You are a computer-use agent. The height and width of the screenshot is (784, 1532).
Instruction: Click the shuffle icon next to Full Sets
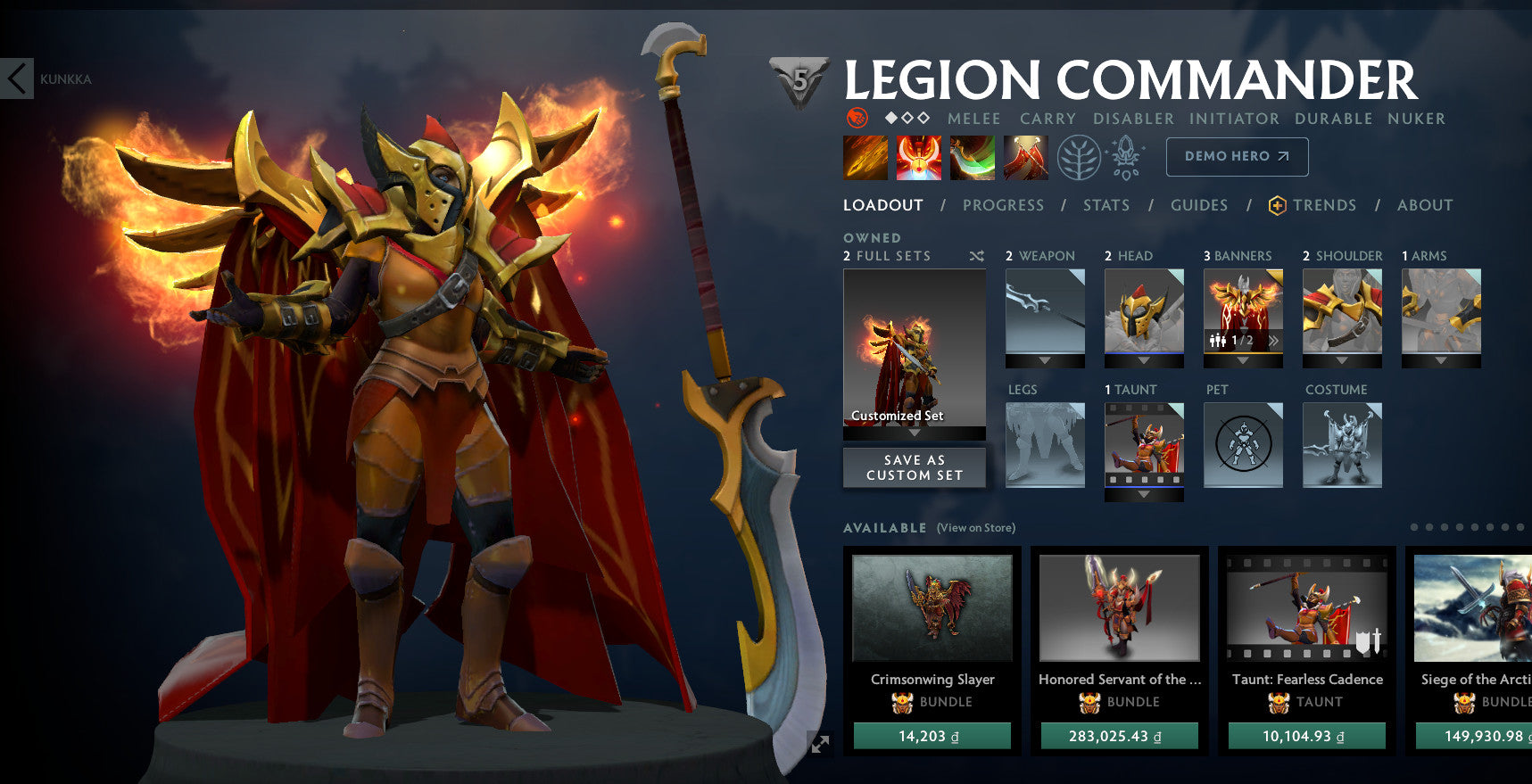point(976,255)
